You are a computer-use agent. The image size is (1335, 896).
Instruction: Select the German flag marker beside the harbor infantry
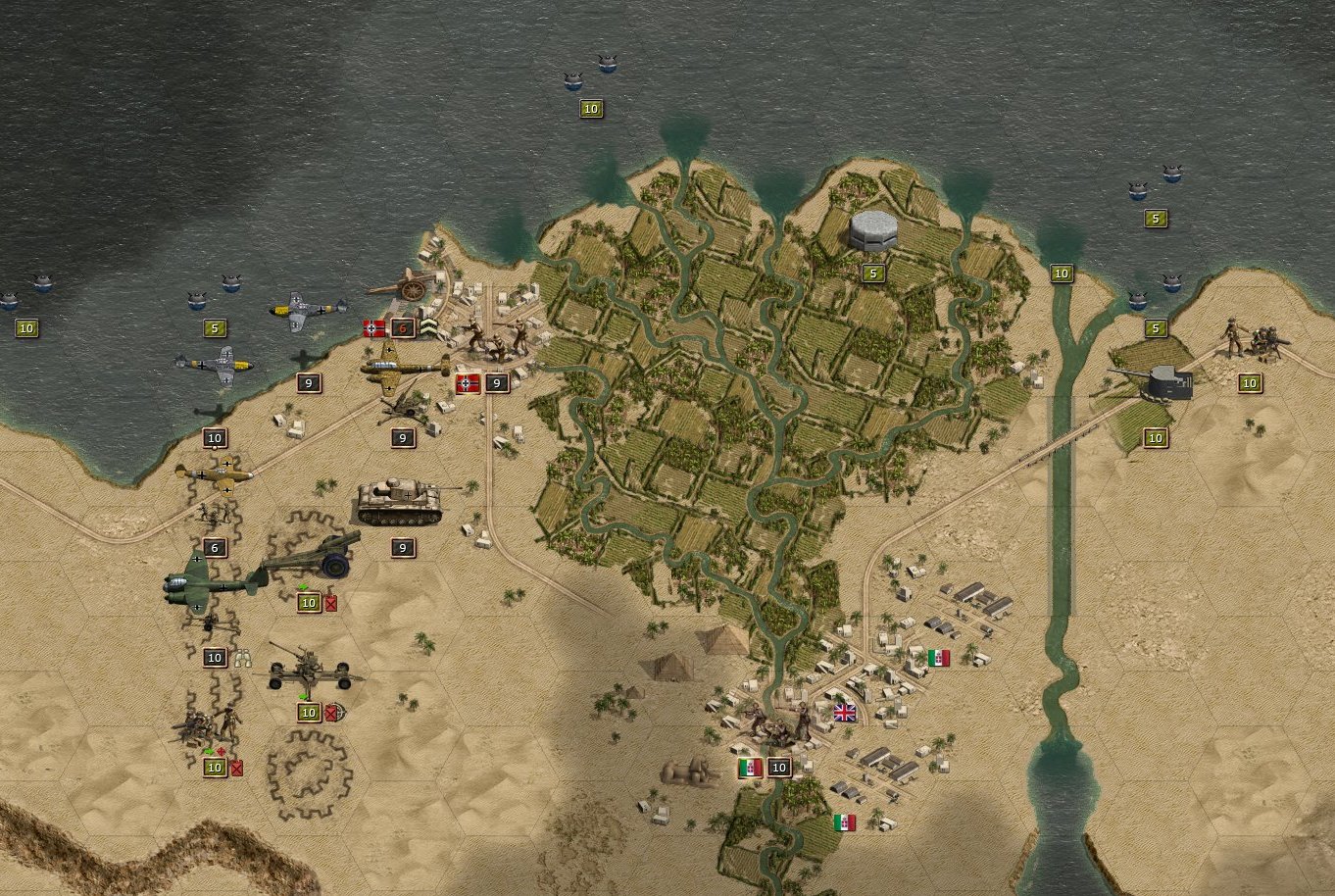tap(373, 327)
